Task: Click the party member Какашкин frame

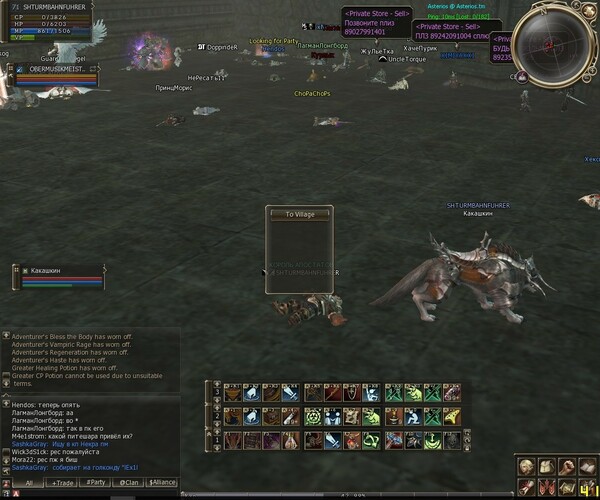Action: (x=55, y=277)
